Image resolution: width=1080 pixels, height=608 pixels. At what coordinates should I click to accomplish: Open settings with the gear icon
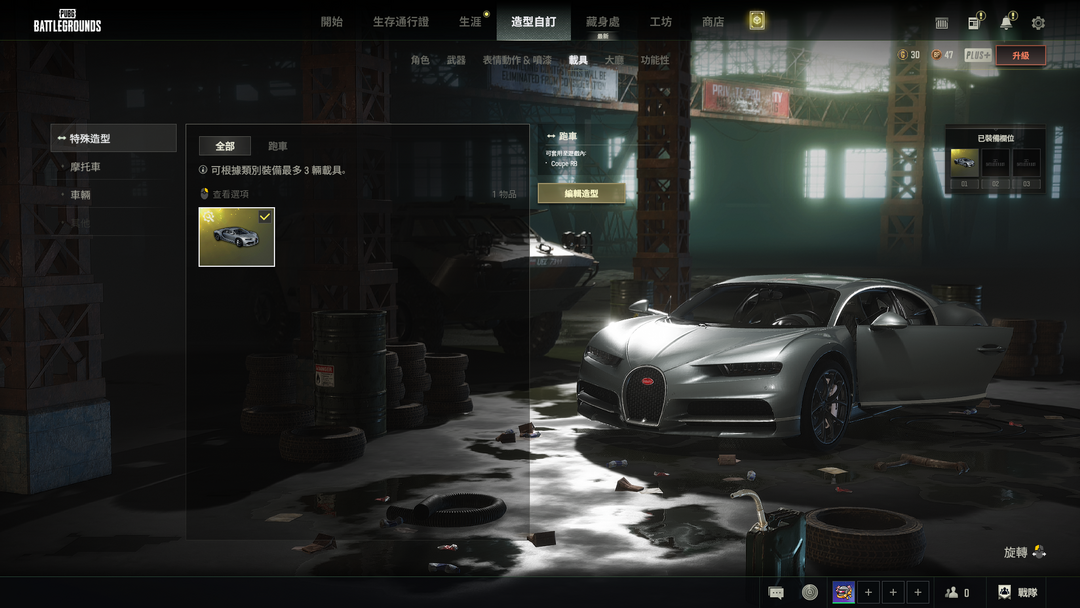tap(1038, 23)
